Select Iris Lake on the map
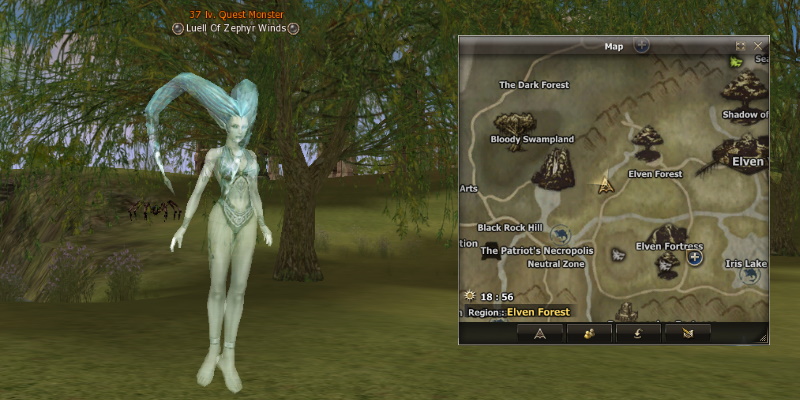 pos(746,263)
